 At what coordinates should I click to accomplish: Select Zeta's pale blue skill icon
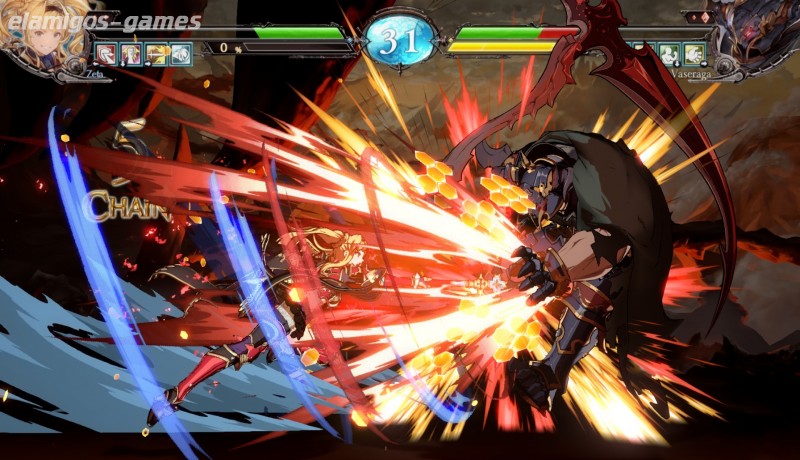click(182, 54)
